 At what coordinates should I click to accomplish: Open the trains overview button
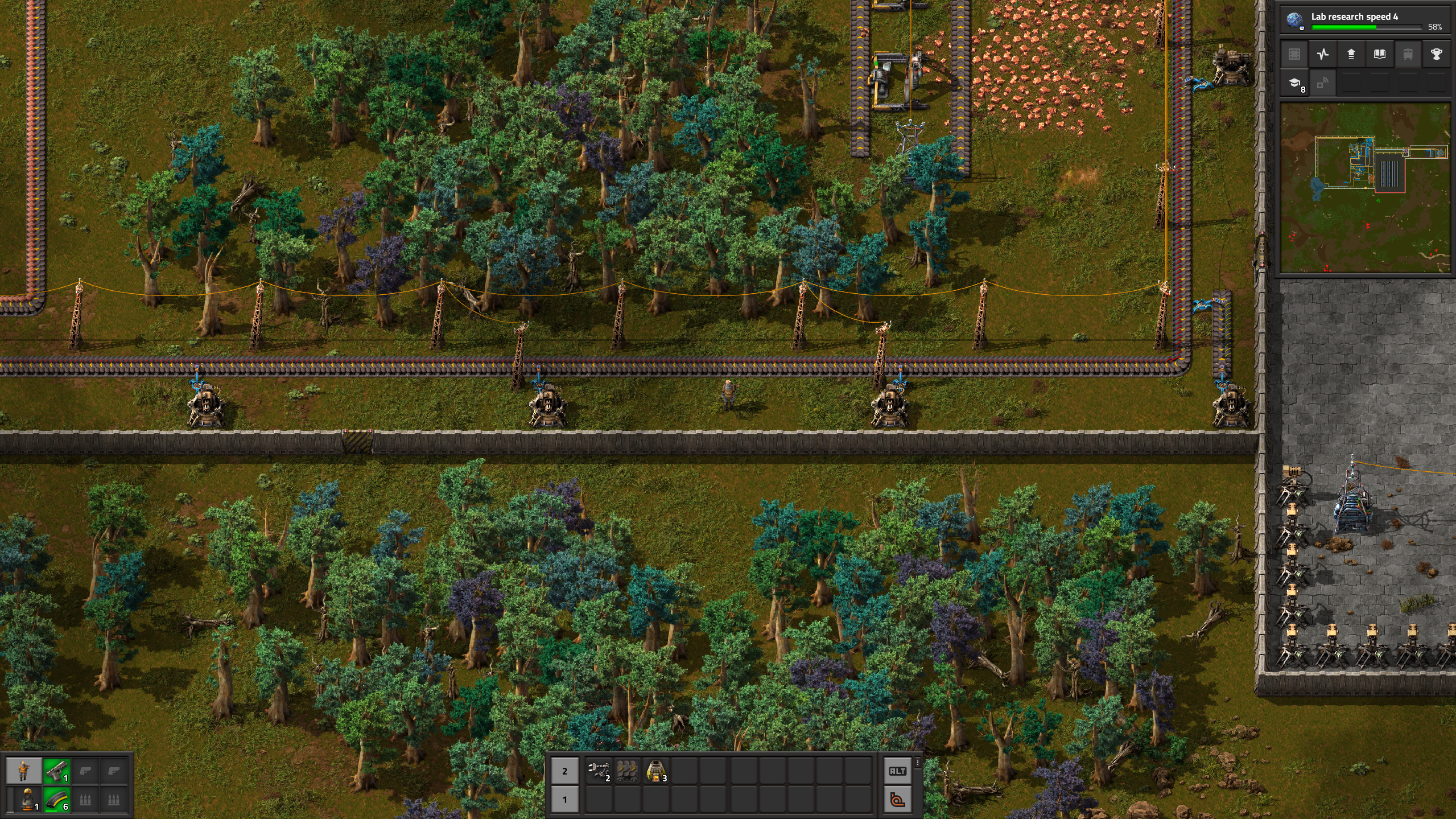(1408, 54)
